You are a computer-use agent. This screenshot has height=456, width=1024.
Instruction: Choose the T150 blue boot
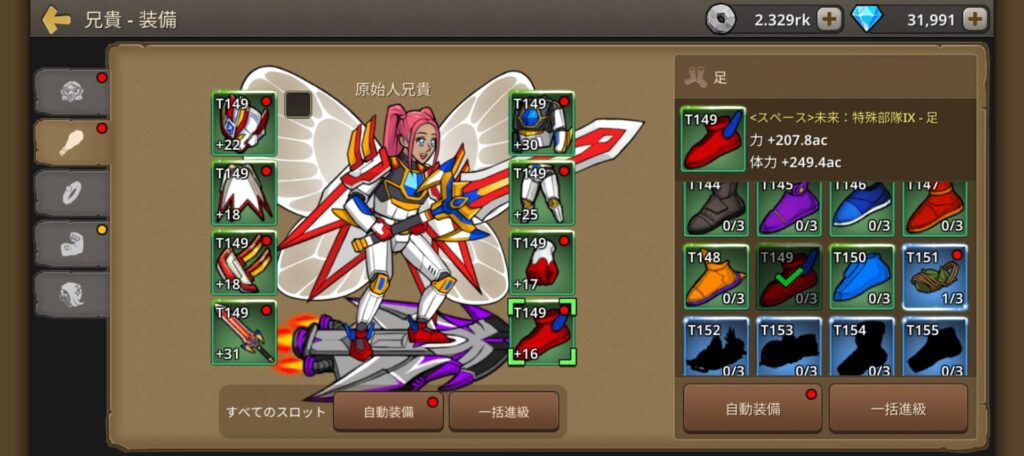click(862, 276)
